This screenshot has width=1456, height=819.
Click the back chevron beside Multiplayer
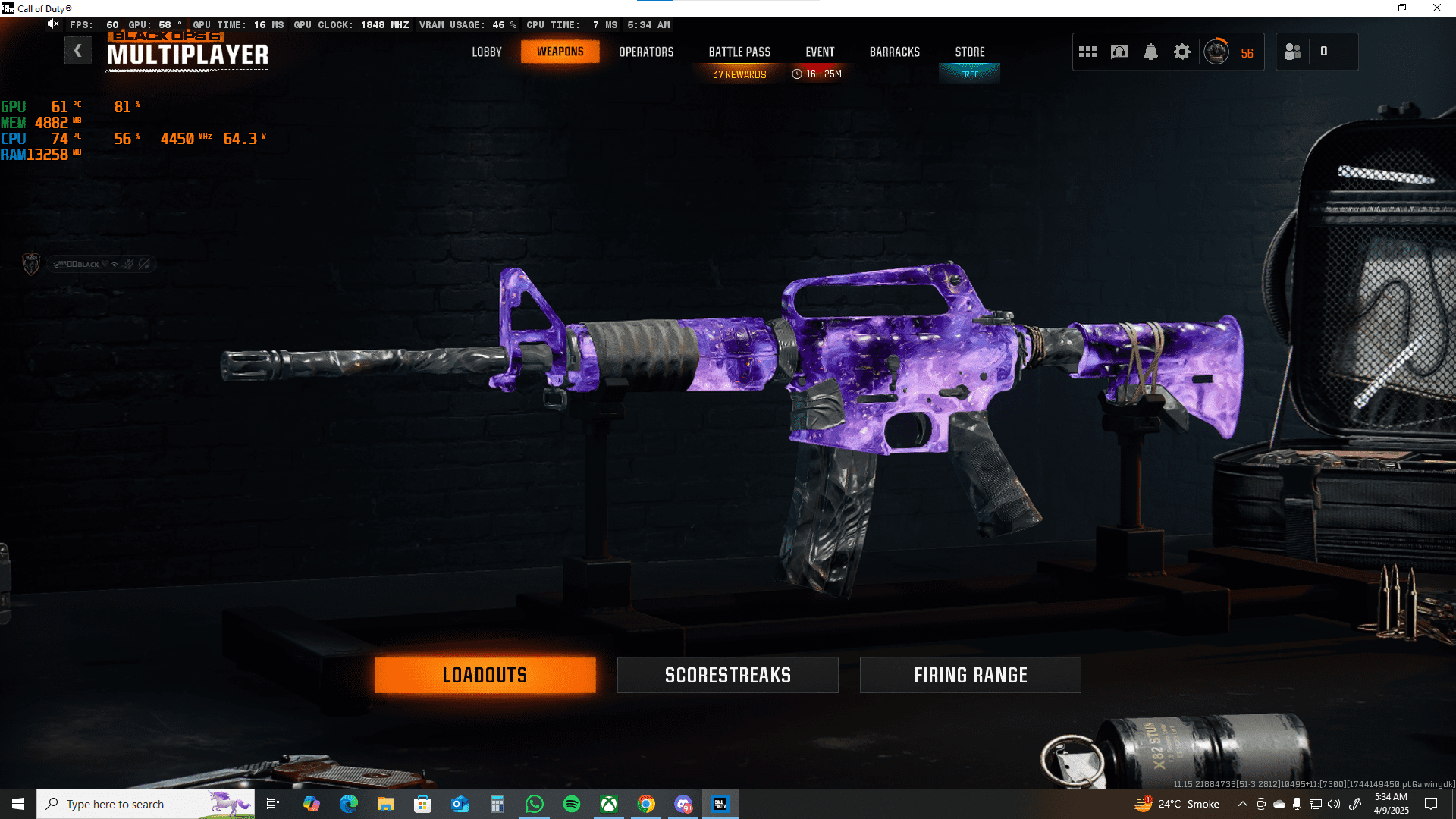point(78,50)
